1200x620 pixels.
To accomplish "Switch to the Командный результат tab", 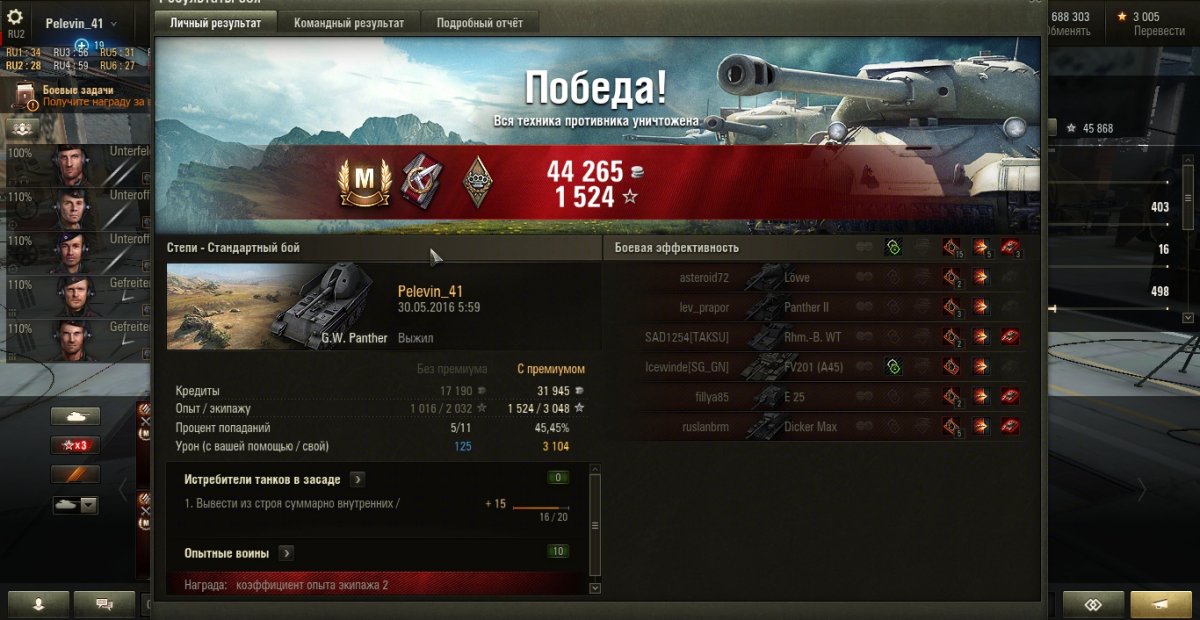I will [349, 23].
